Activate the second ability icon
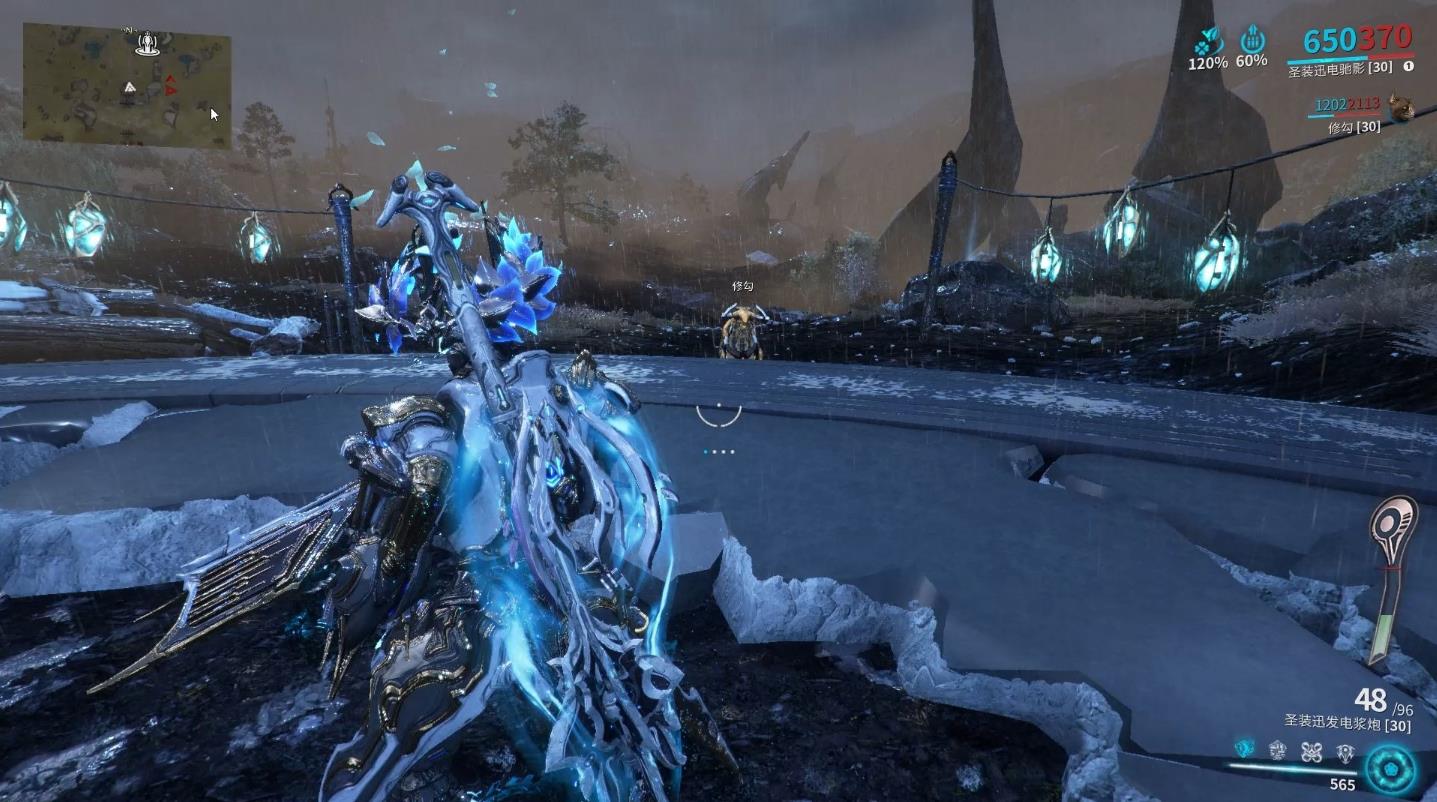 [x=1277, y=750]
